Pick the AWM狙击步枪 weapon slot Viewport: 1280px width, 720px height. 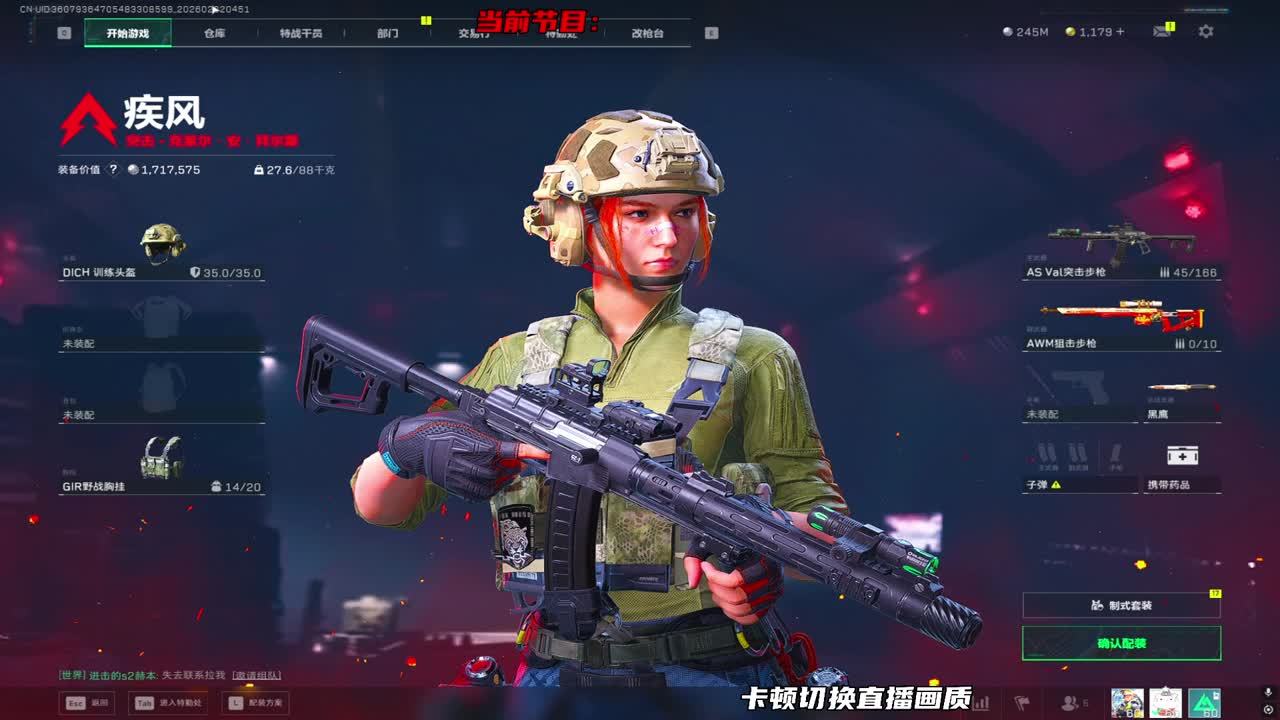(1121, 323)
